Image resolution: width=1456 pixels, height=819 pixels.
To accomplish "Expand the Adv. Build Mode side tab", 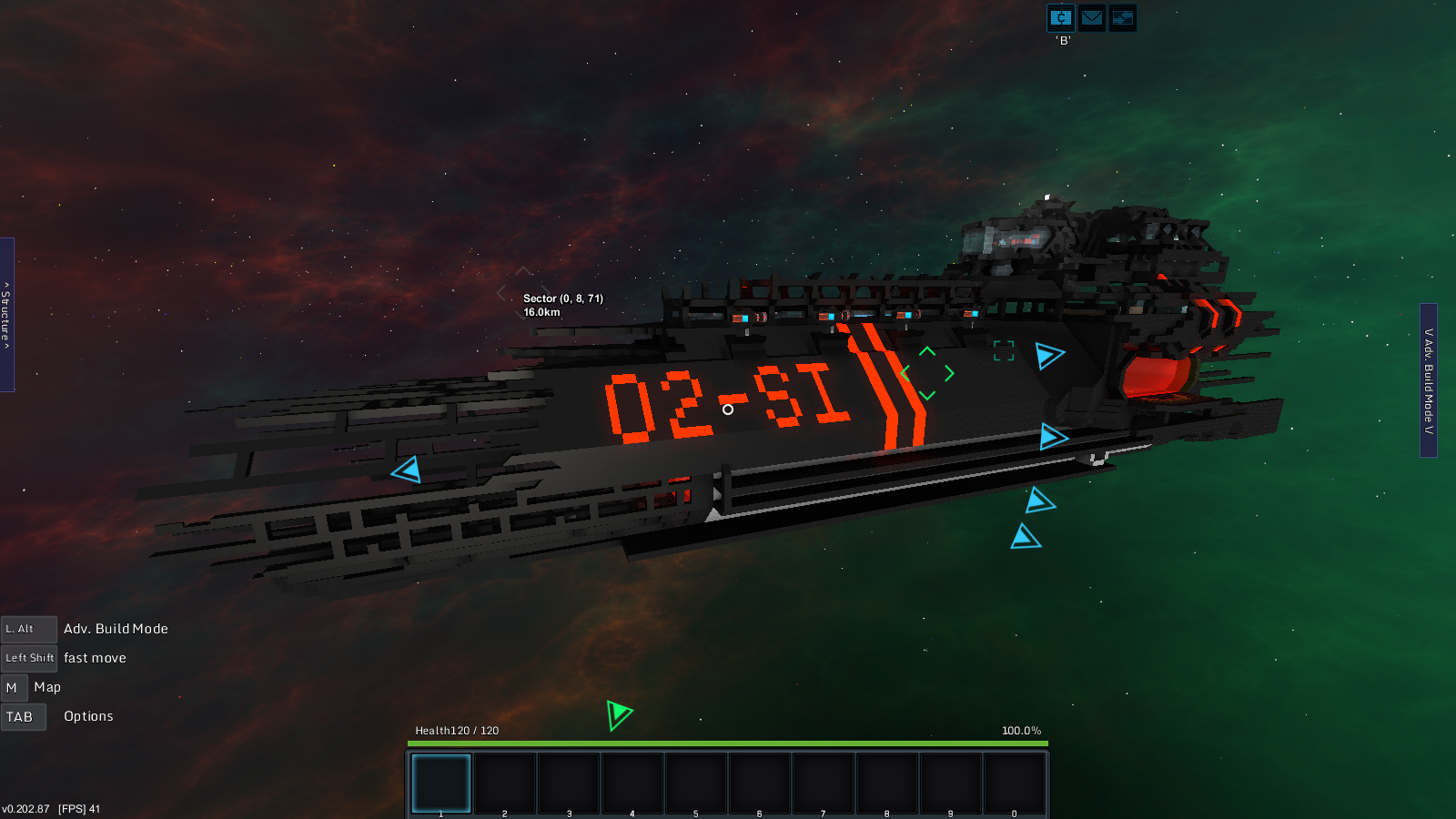I will (x=1429, y=380).
